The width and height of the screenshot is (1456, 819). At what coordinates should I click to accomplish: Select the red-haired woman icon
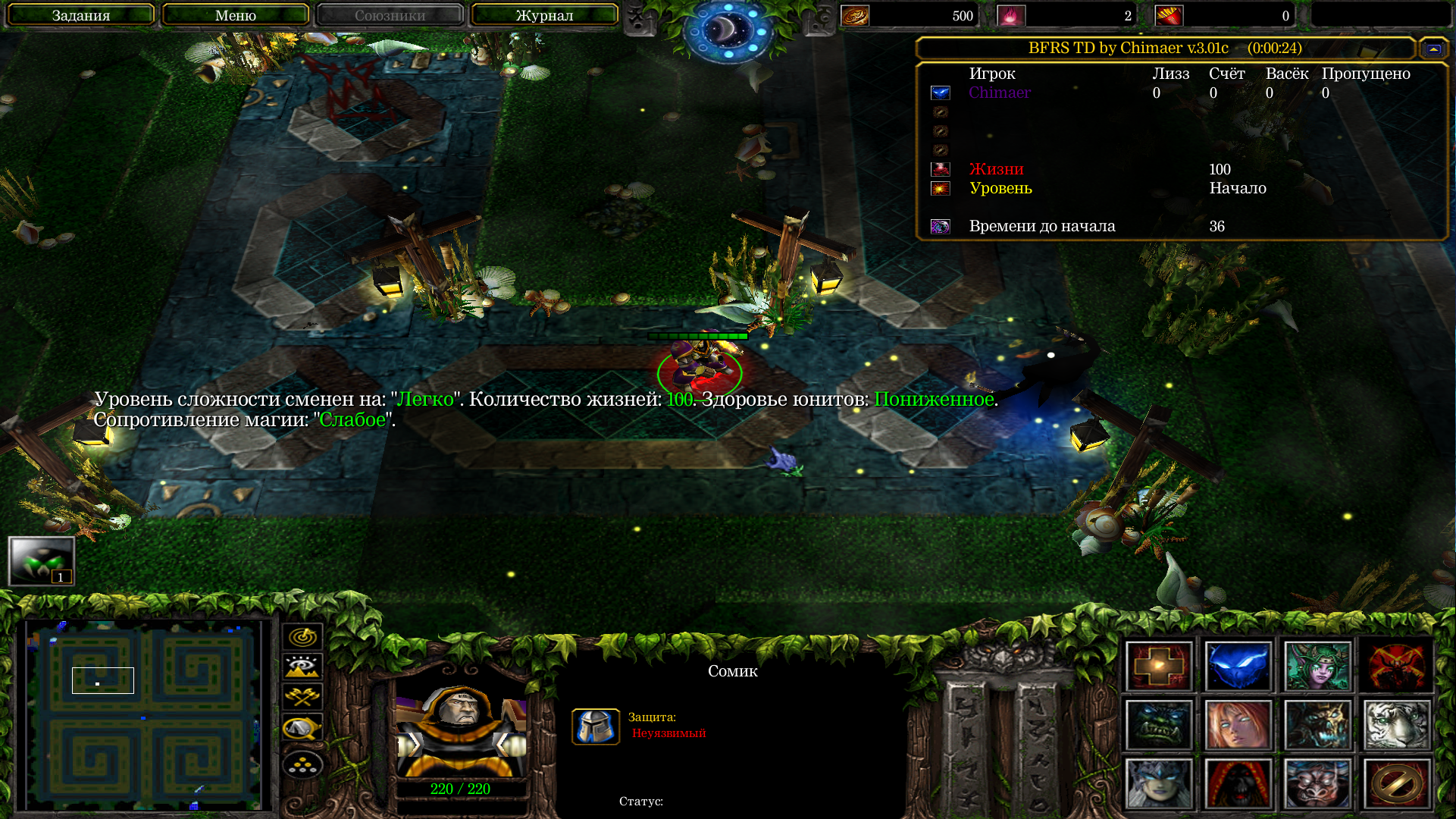coord(1238,725)
